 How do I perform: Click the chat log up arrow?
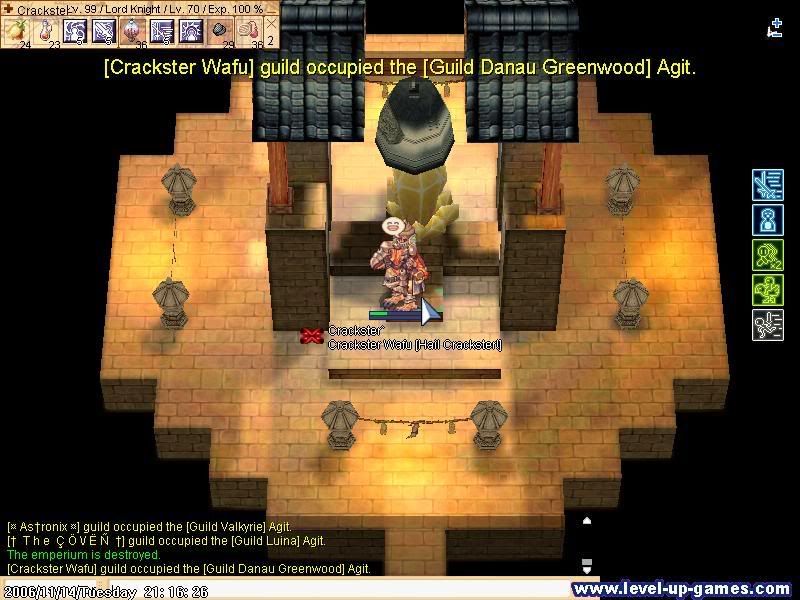(587, 521)
